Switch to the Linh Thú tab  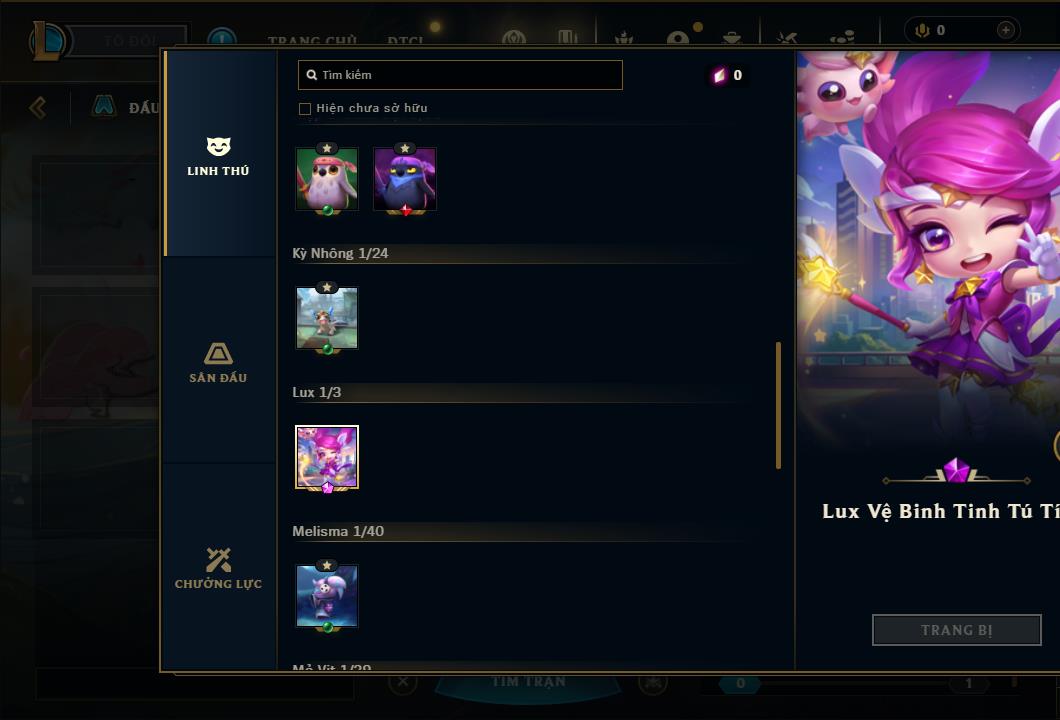click(x=218, y=156)
